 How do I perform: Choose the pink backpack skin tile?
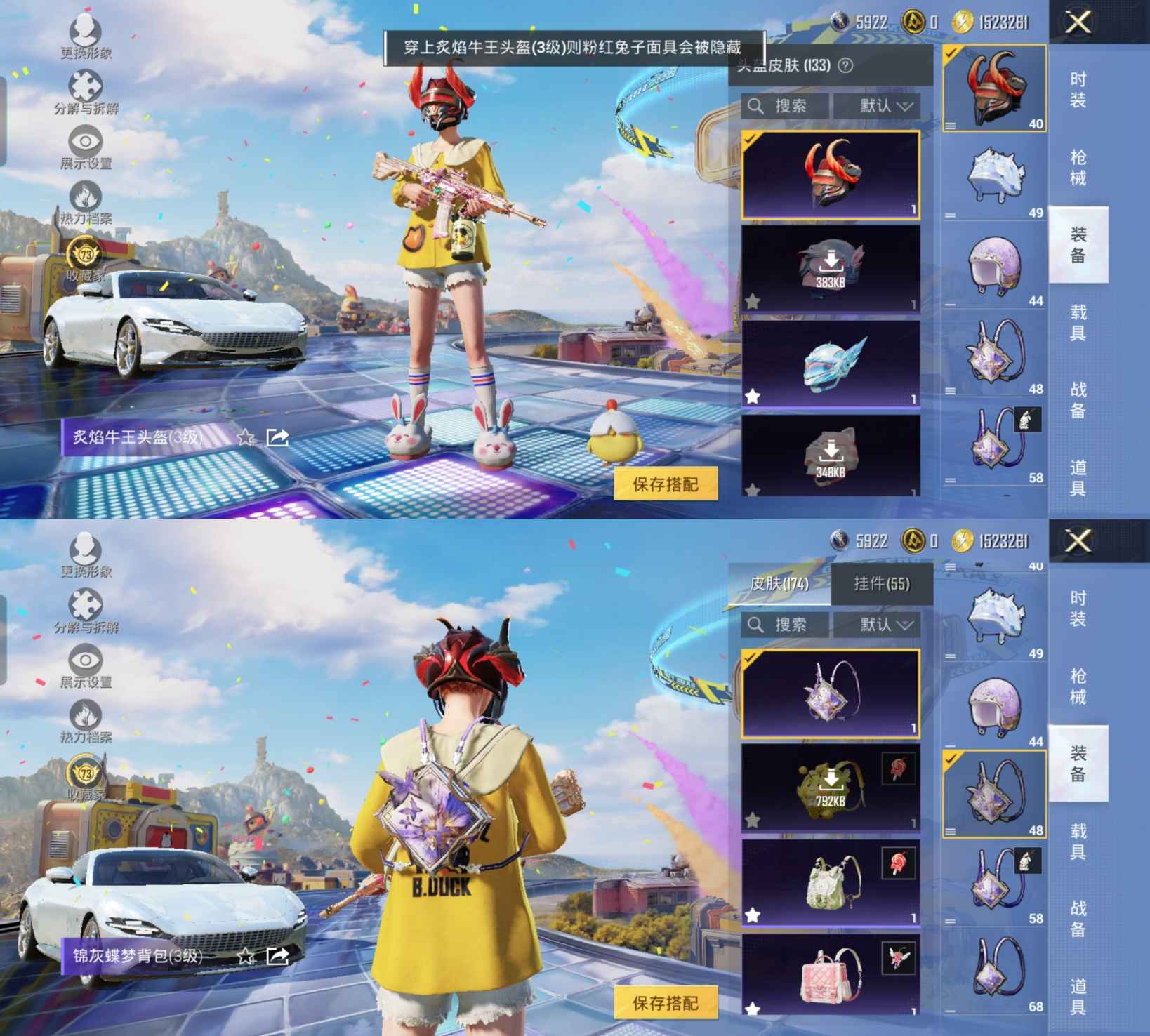(x=831, y=976)
